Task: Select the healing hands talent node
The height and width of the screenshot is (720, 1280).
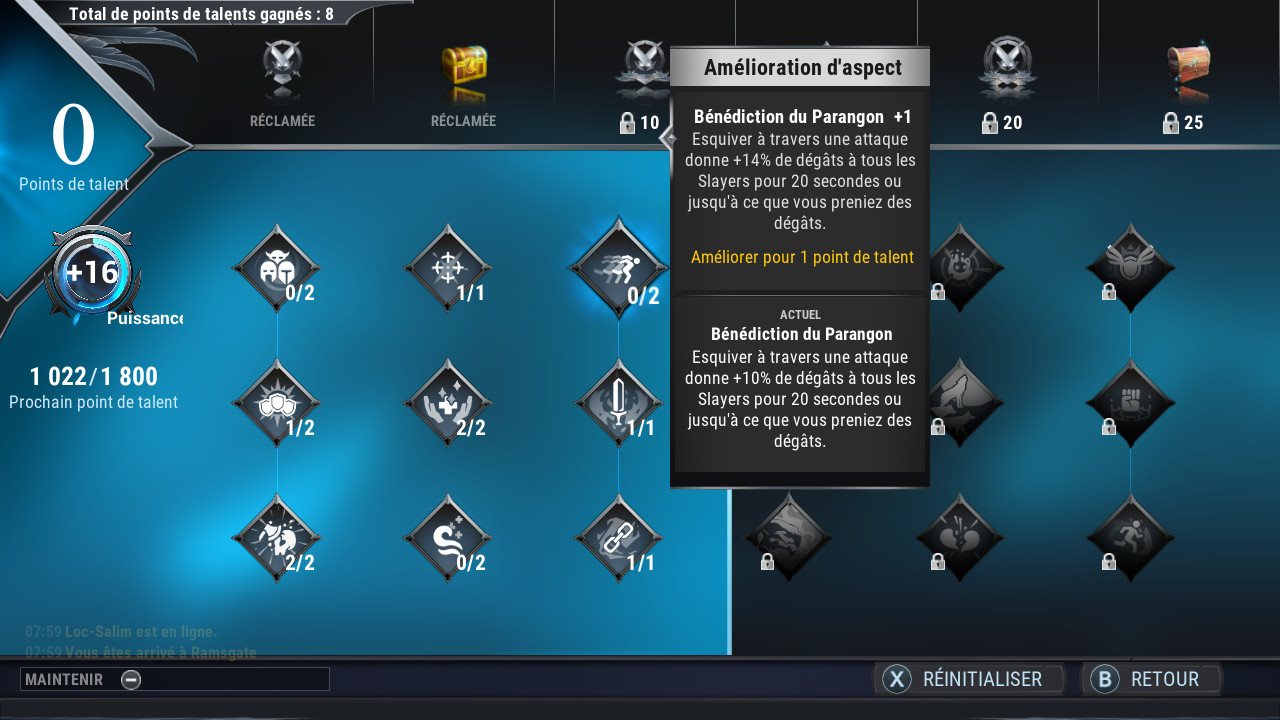Action: click(447, 403)
